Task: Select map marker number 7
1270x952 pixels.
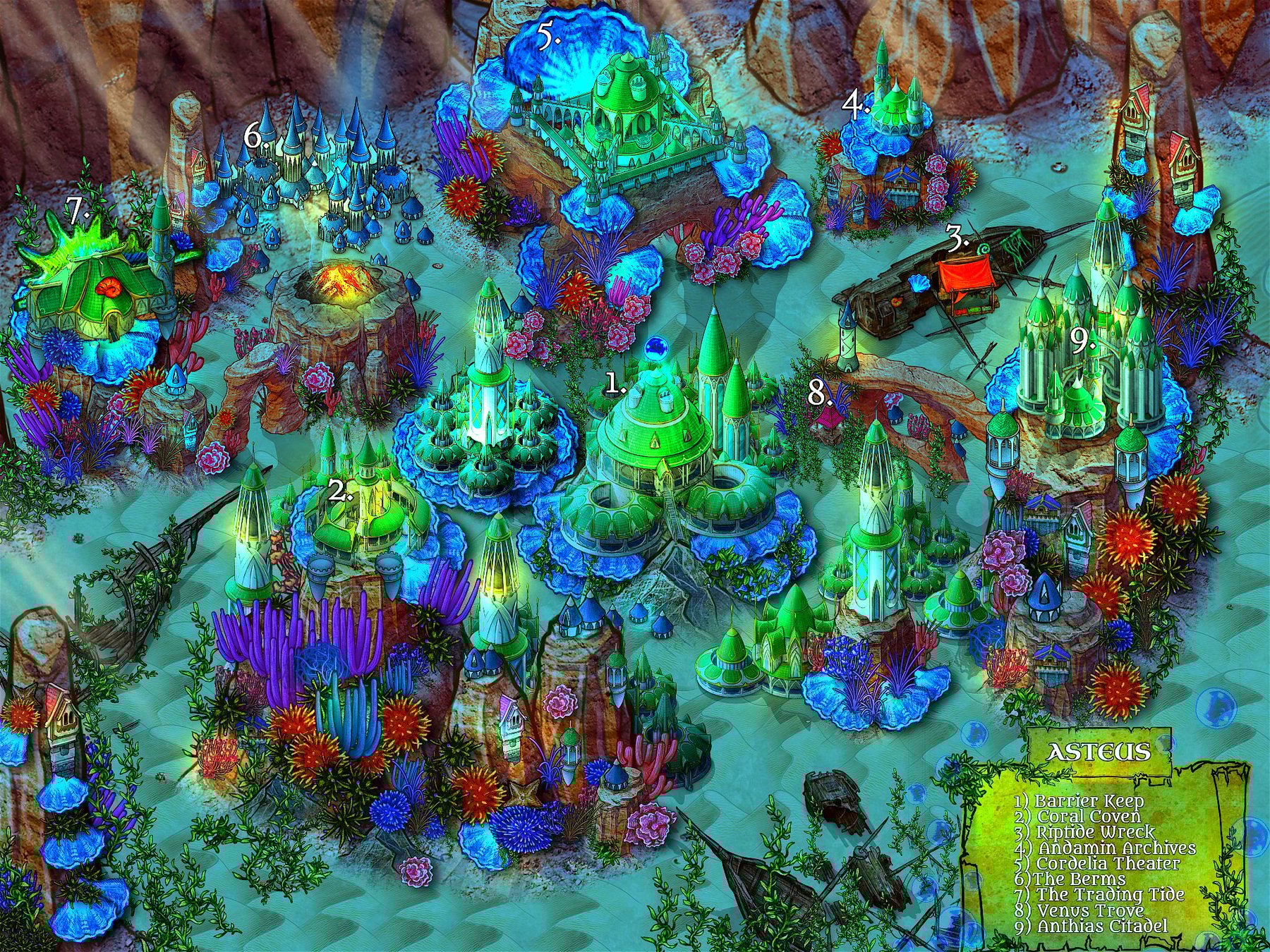Action: point(77,208)
